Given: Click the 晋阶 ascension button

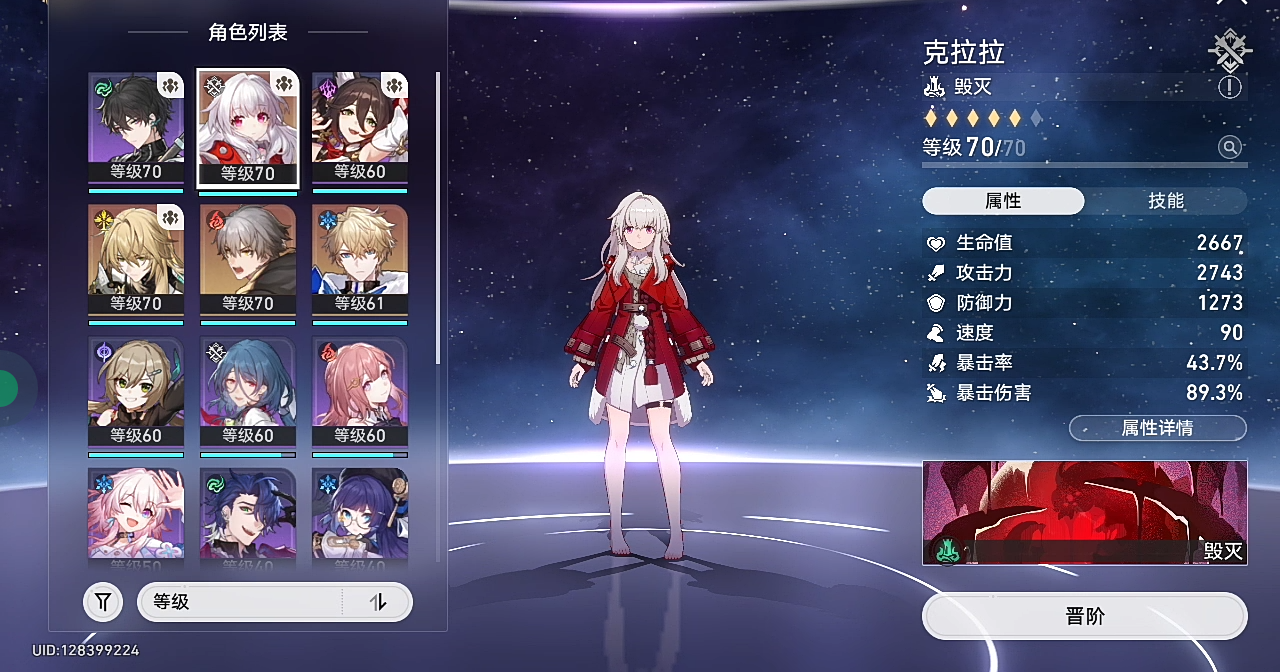Looking at the screenshot, I should [x=1085, y=616].
